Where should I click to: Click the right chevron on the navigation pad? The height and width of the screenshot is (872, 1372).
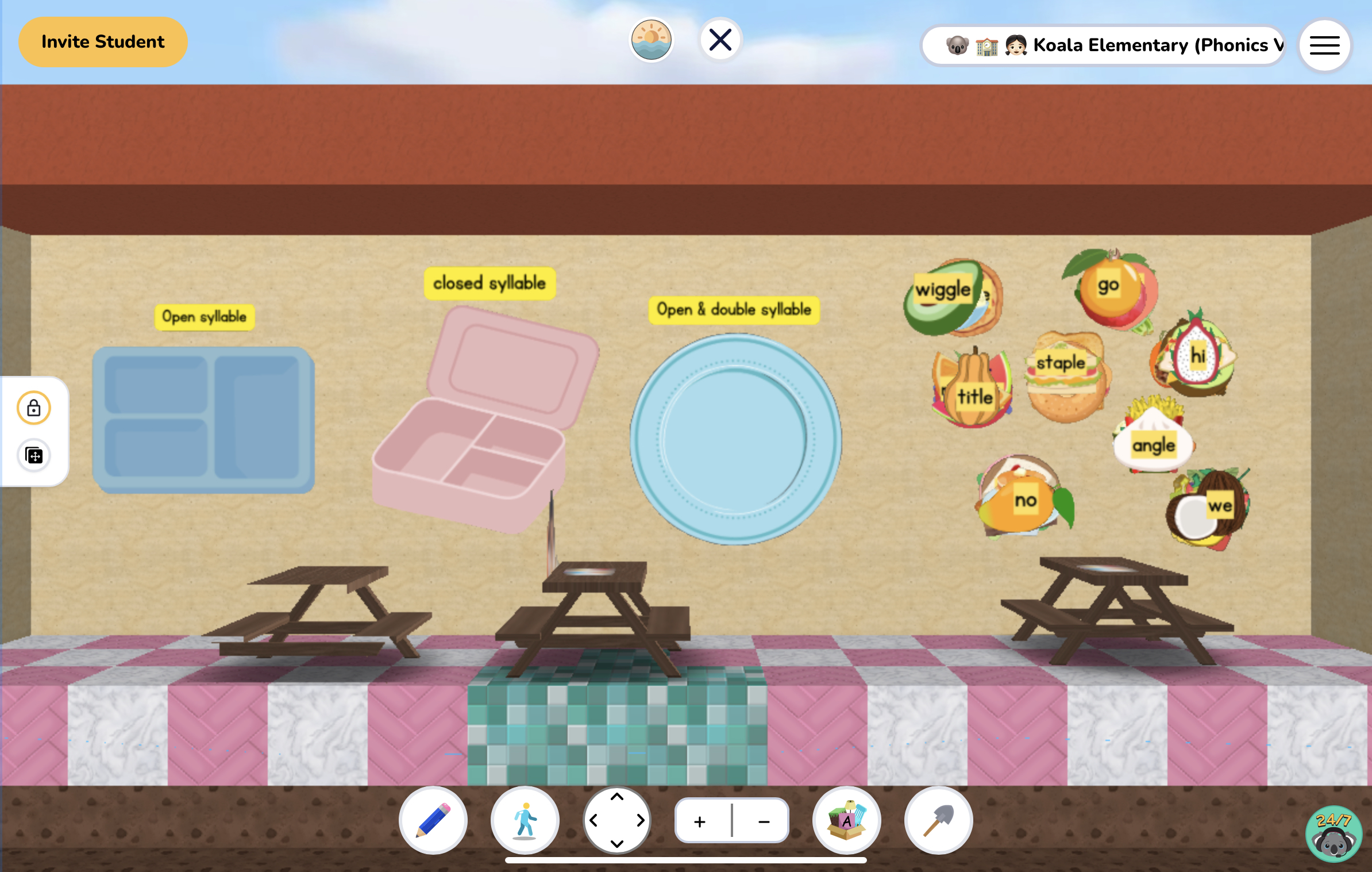[641, 820]
